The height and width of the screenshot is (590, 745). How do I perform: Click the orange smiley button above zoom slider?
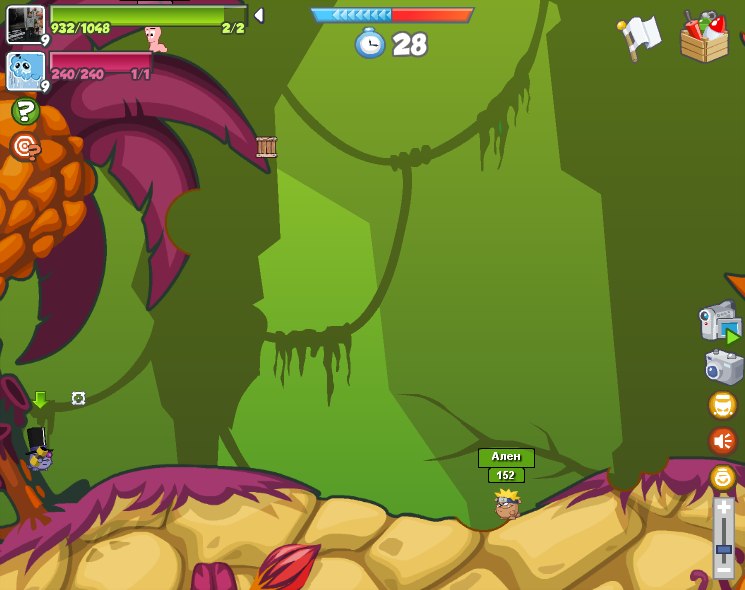point(722,477)
